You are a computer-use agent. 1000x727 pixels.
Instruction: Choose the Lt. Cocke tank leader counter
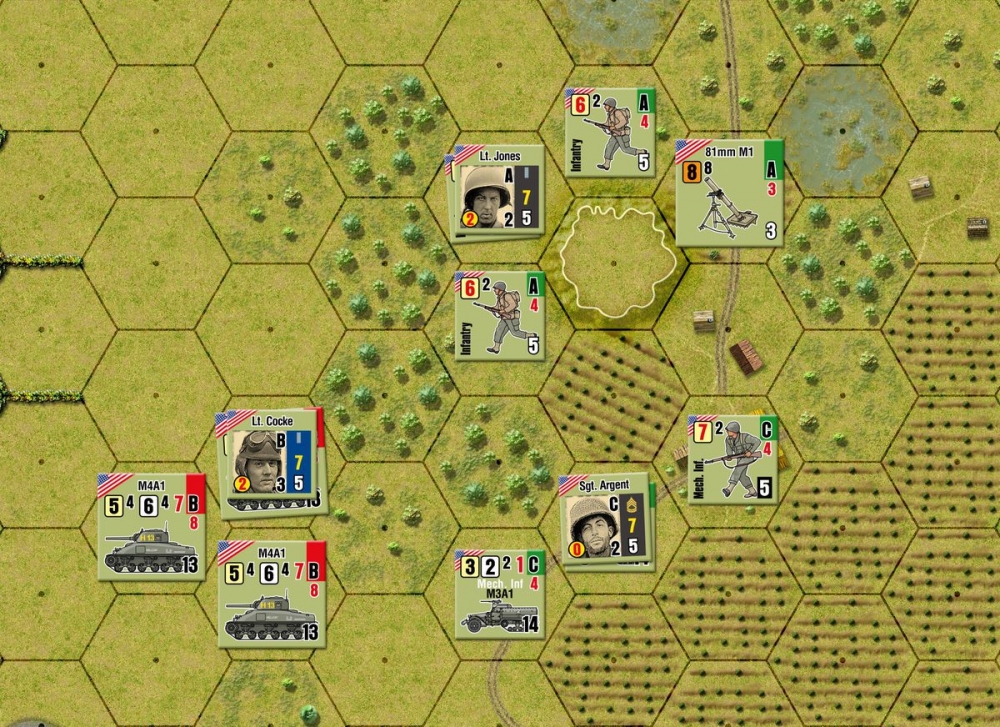pyautogui.click(x=270, y=458)
